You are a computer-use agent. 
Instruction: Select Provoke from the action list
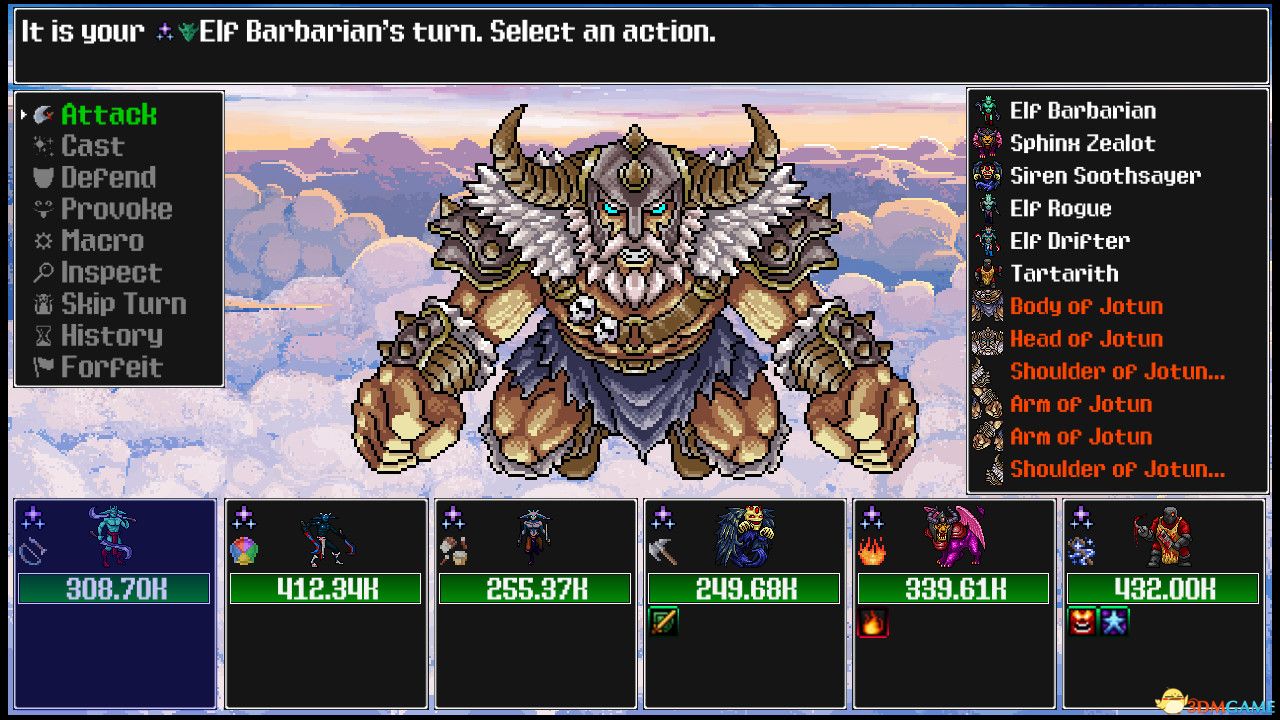click(115, 209)
